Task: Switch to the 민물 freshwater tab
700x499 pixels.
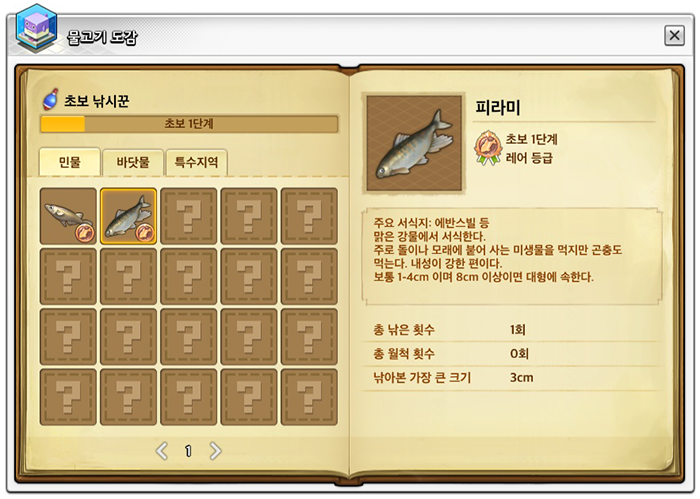Action: coord(69,162)
